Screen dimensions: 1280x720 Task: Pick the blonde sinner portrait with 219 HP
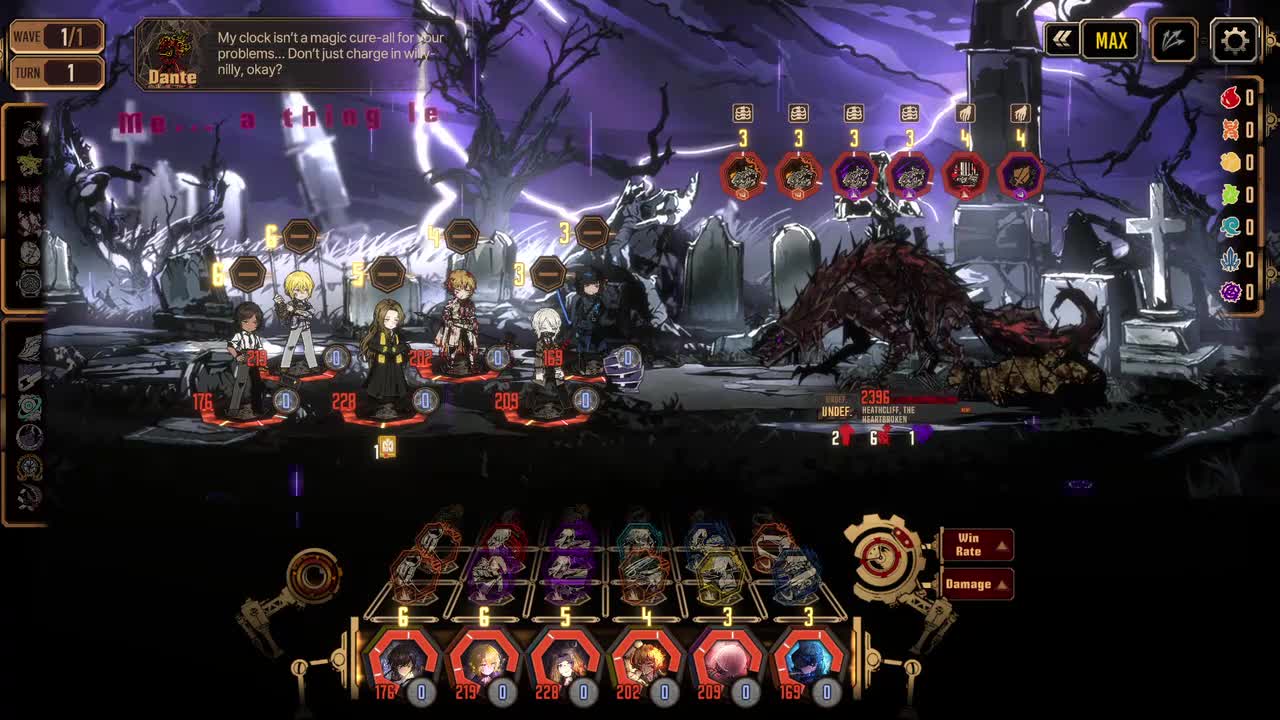pyautogui.click(x=484, y=660)
